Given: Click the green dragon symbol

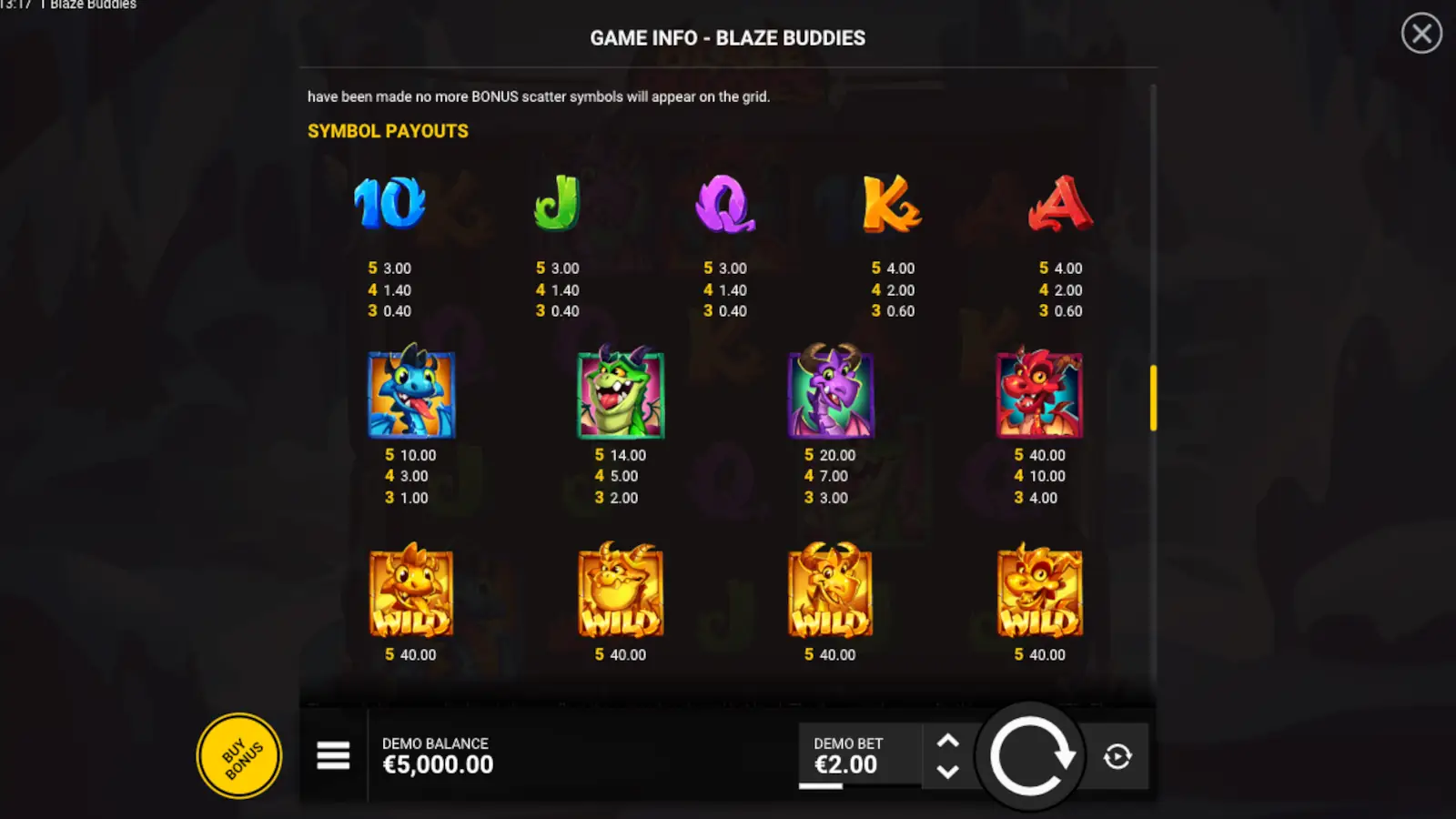Looking at the screenshot, I should point(621,394).
